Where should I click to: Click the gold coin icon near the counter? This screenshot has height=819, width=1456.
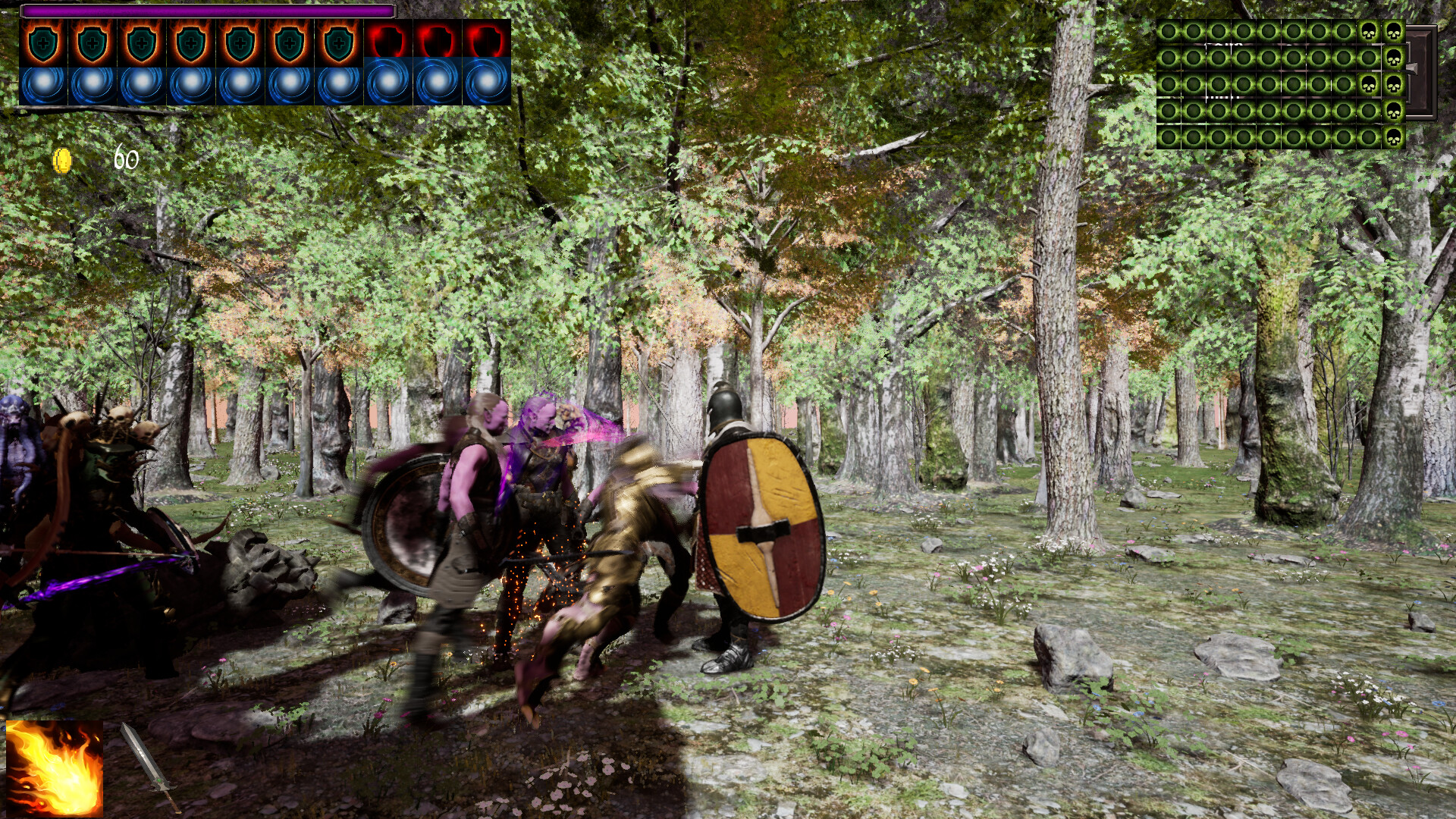pyautogui.click(x=64, y=160)
